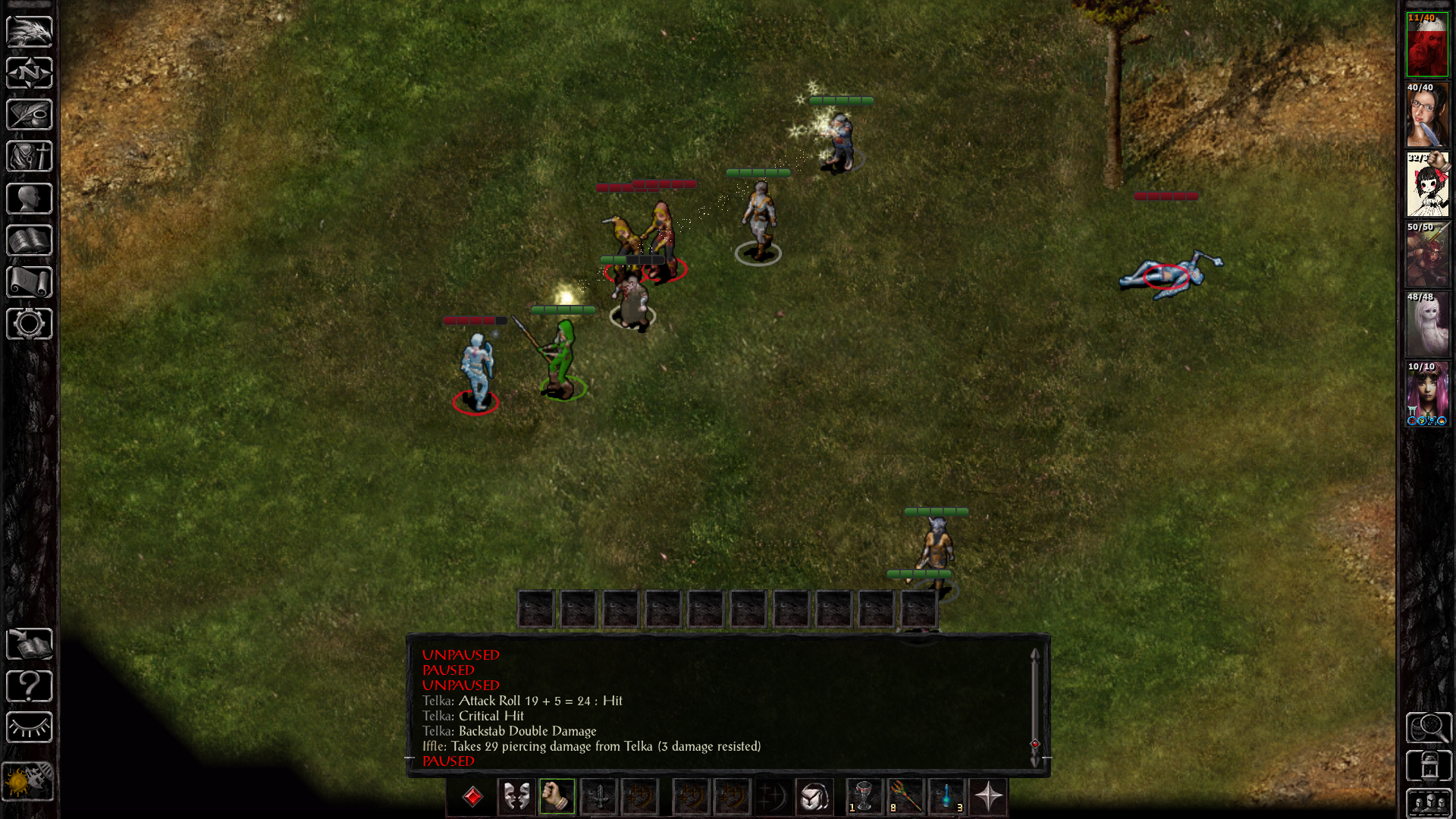Select the red 11/40 health portrait
This screenshot has height=819, width=1456.
(x=1427, y=45)
